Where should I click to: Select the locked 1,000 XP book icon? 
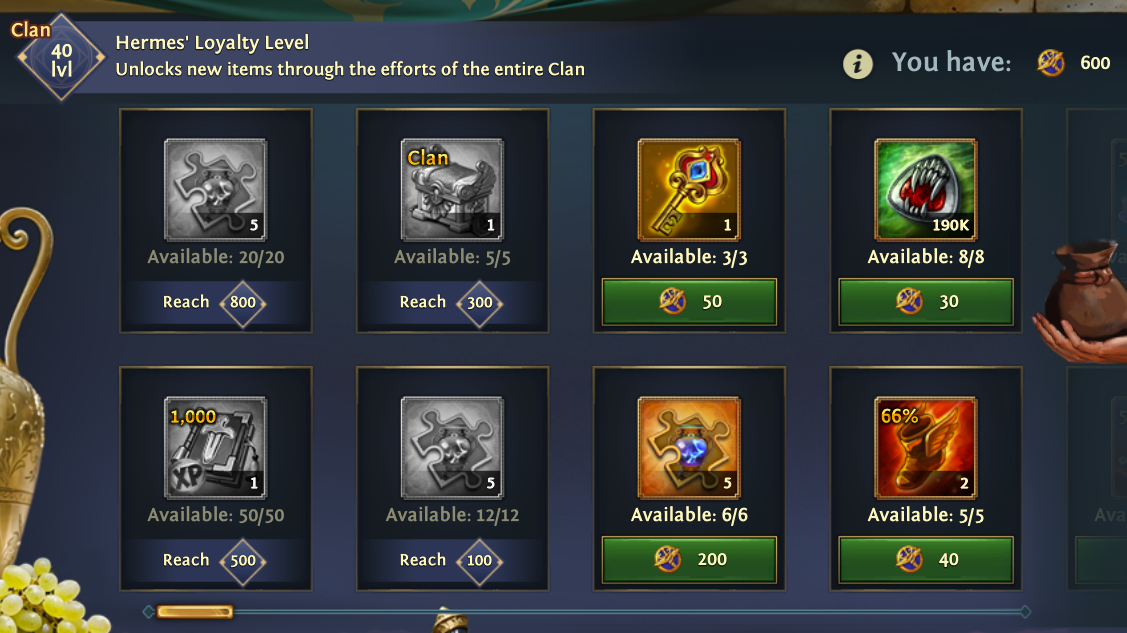[215, 448]
